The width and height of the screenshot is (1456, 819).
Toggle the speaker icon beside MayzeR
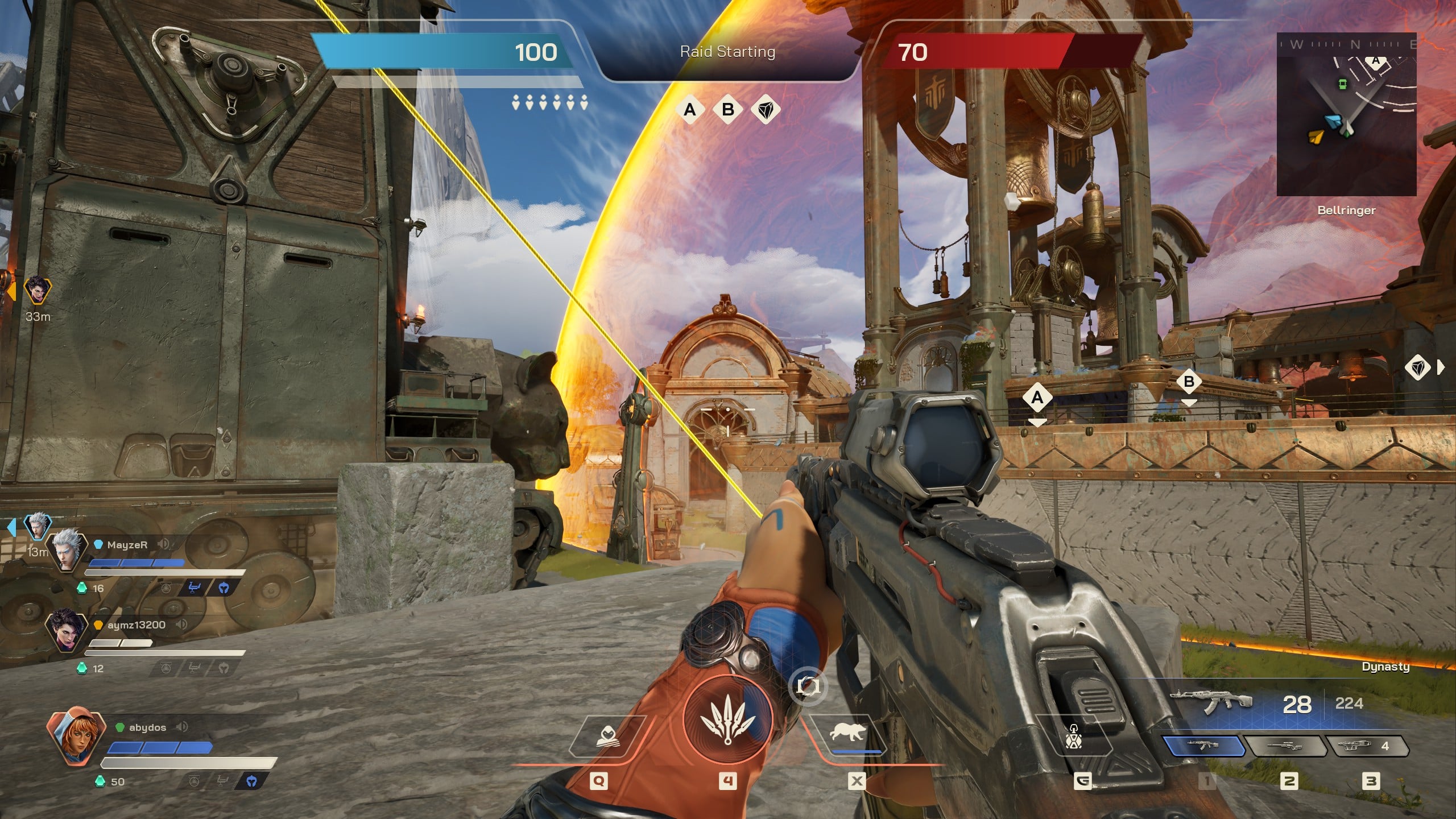163,544
